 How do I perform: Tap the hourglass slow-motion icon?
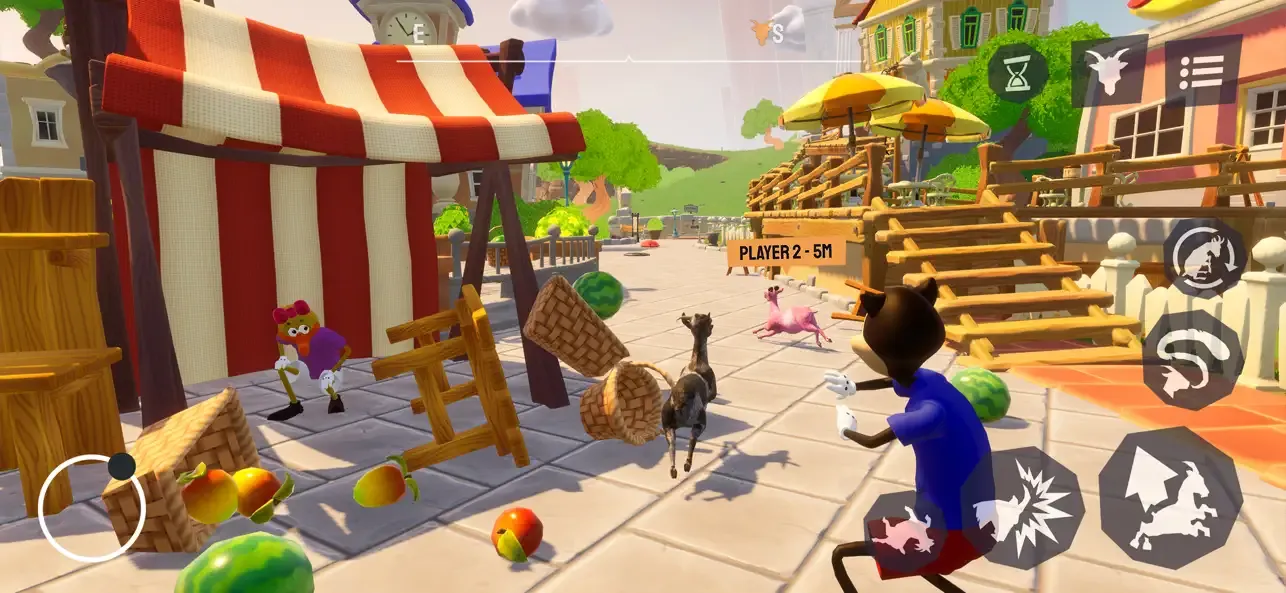pos(1018,73)
